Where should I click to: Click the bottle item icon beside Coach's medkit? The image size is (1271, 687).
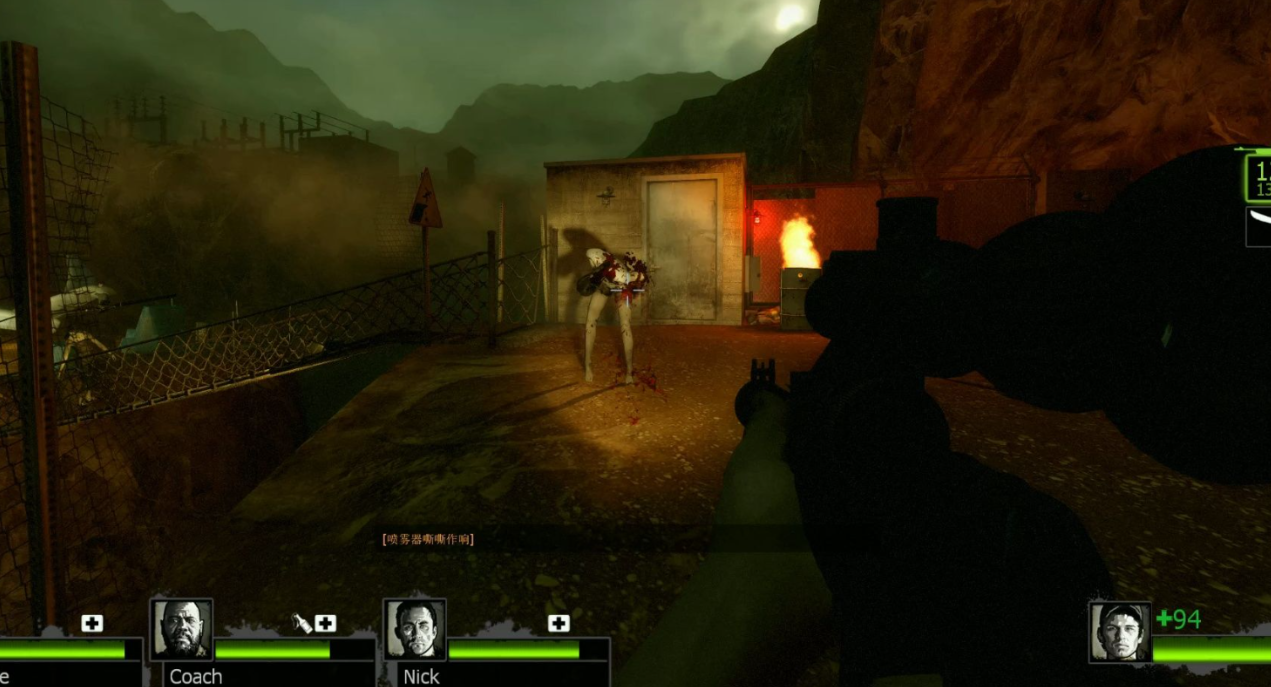[x=301, y=624]
